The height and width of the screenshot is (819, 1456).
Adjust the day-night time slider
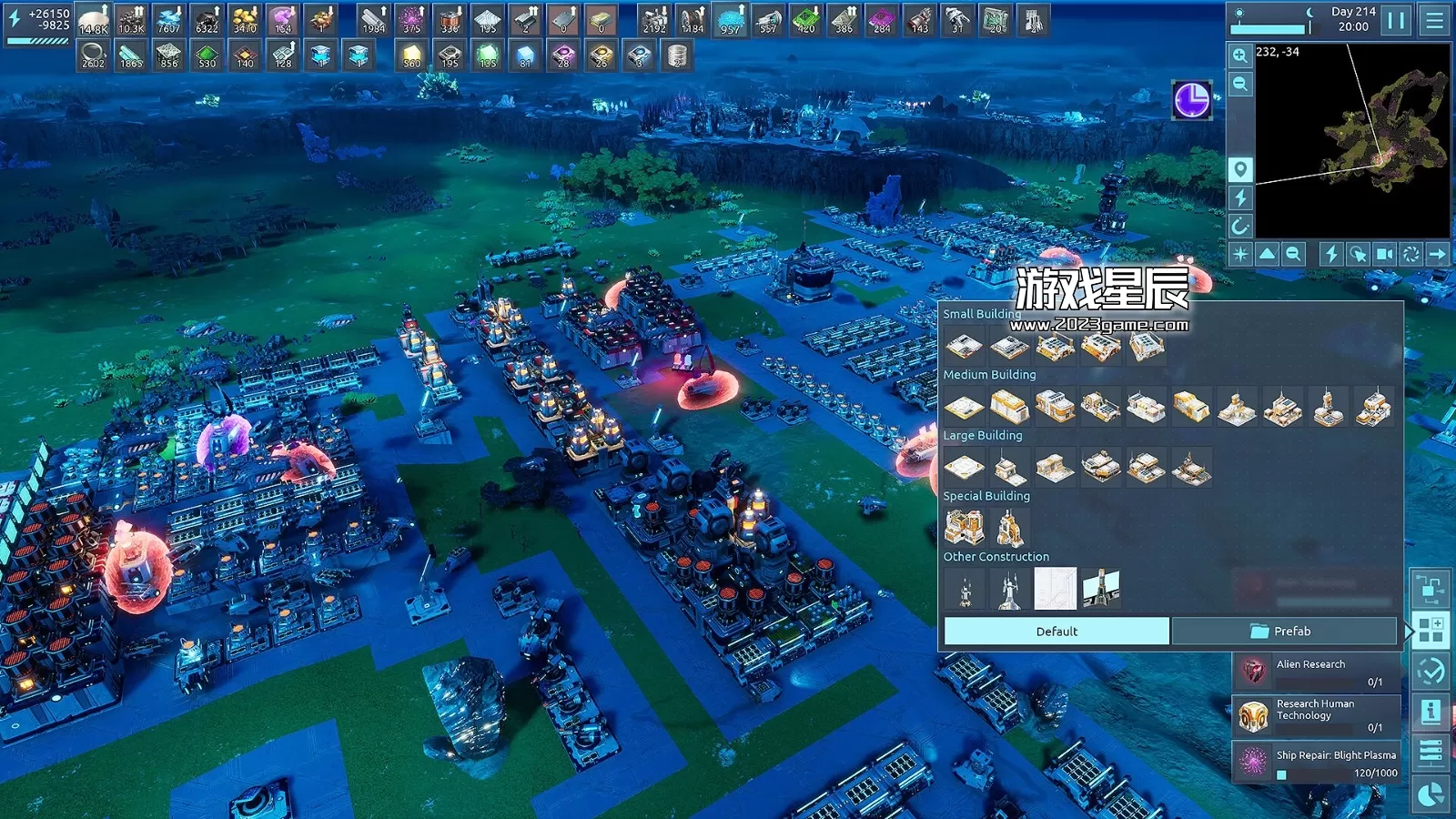click(1268, 27)
